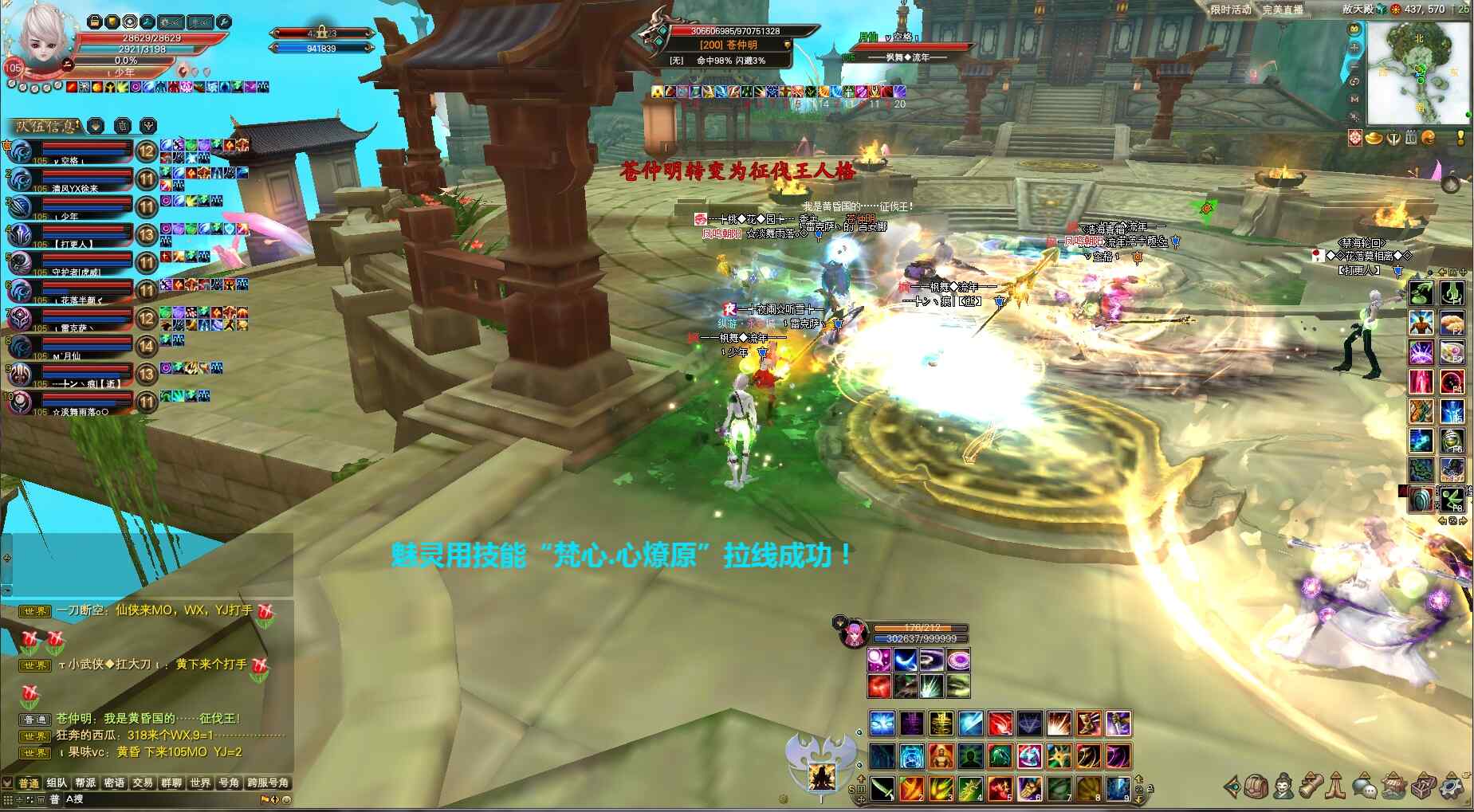The height and width of the screenshot is (812, 1474).
Task: Open the gear-shaped settings menu icon
Action: pos(1452,787)
